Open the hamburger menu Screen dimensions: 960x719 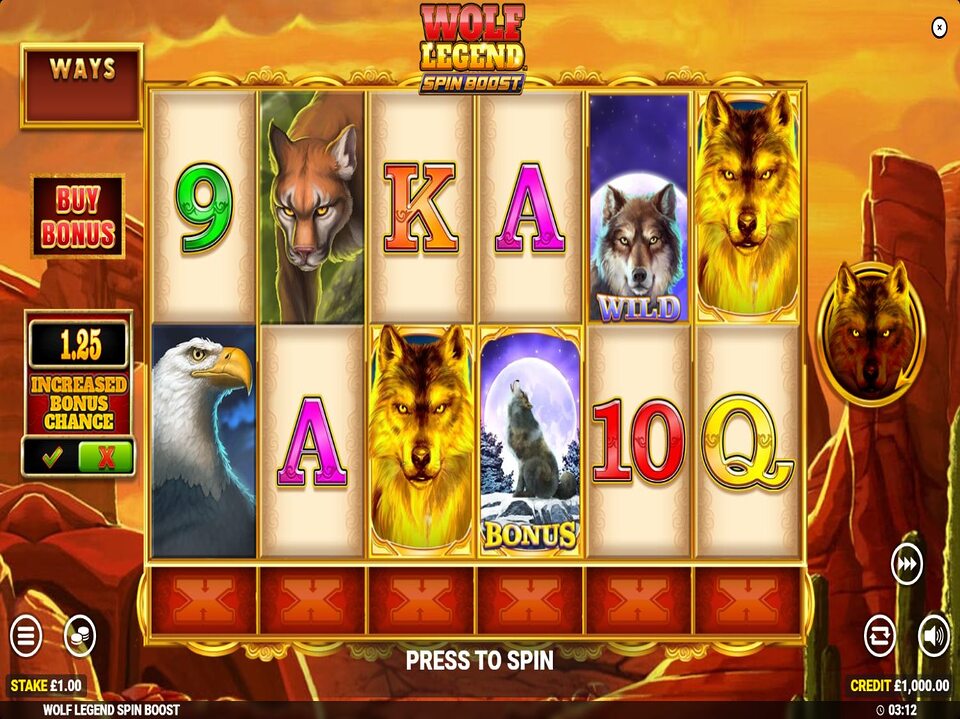(26, 636)
